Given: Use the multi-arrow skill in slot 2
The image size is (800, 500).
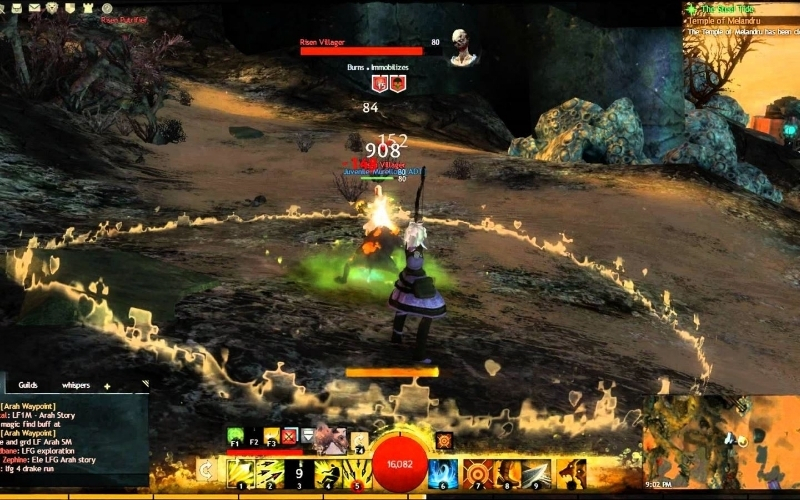Looking at the screenshot, I should point(271,472).
